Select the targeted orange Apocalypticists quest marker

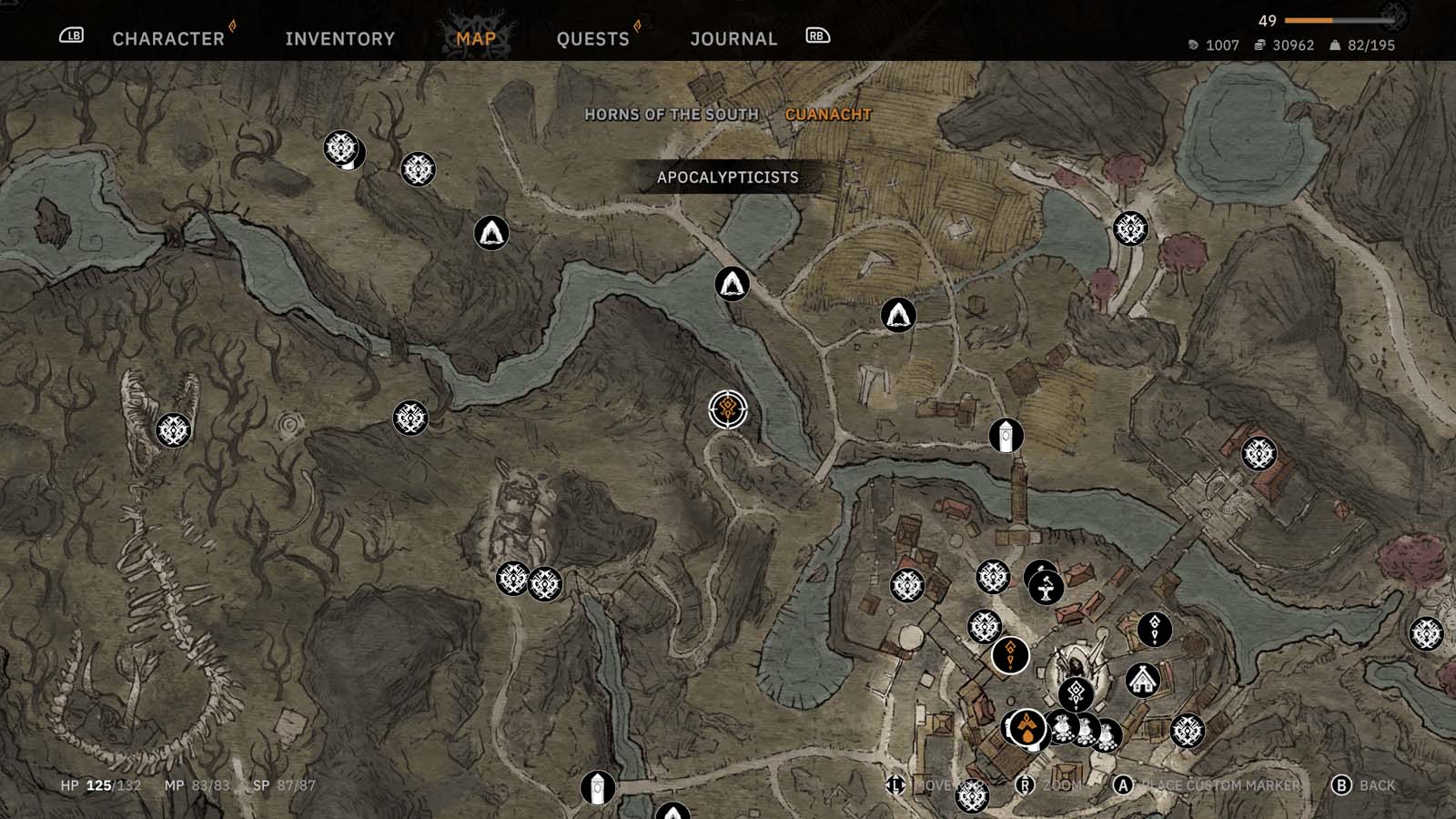pos(728,409)
